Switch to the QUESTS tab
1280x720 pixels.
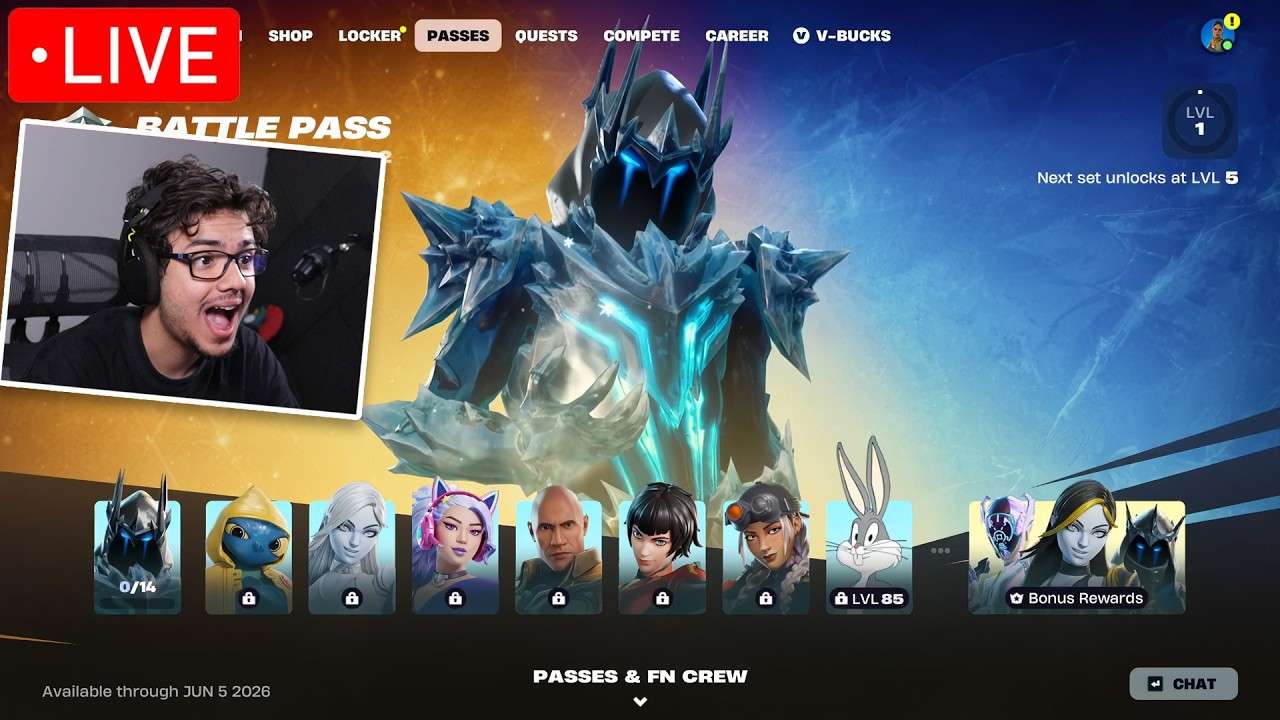pyautogui.click(x=546, y=35)
